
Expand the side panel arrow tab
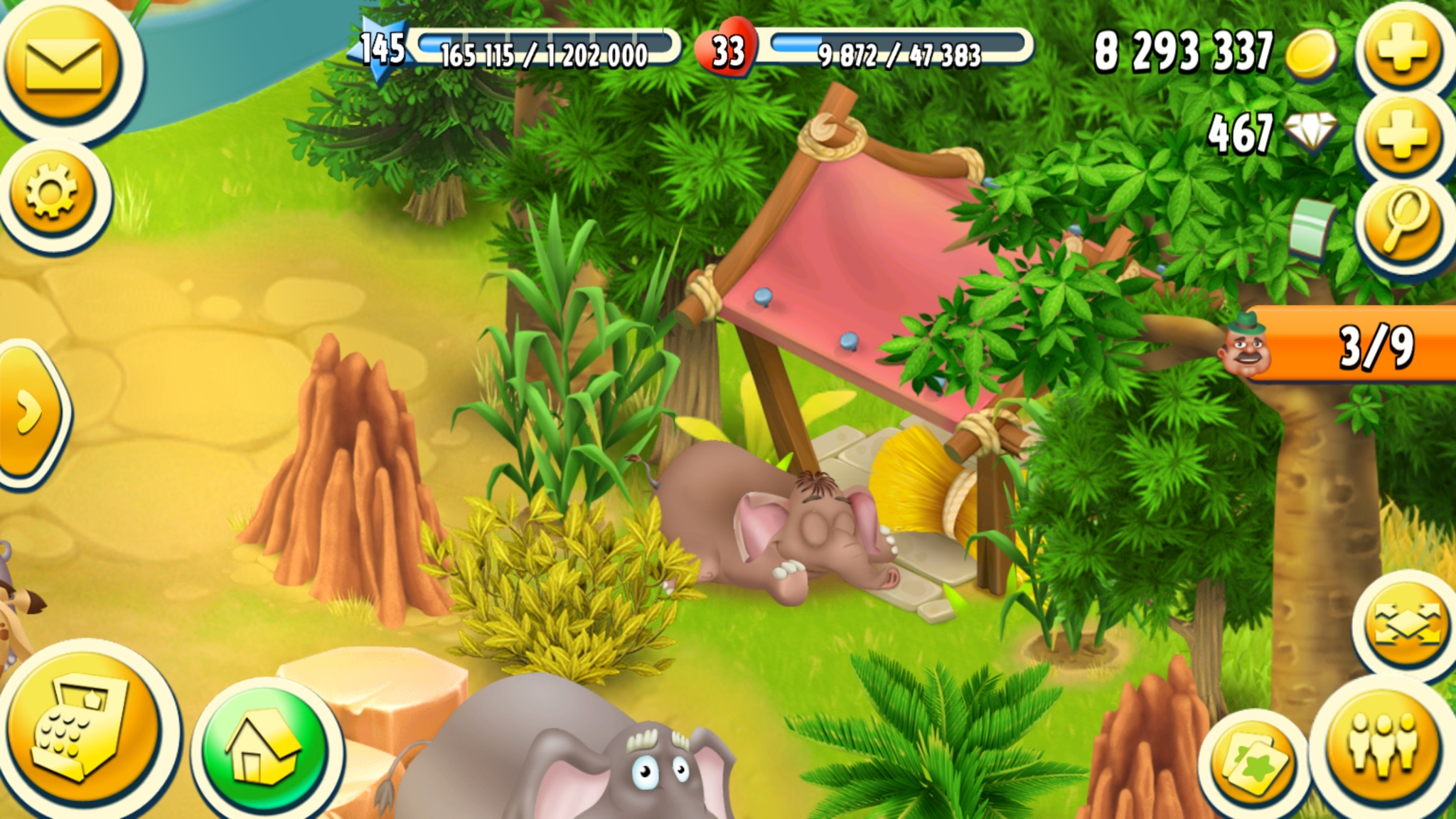click(x=28, y=412)
